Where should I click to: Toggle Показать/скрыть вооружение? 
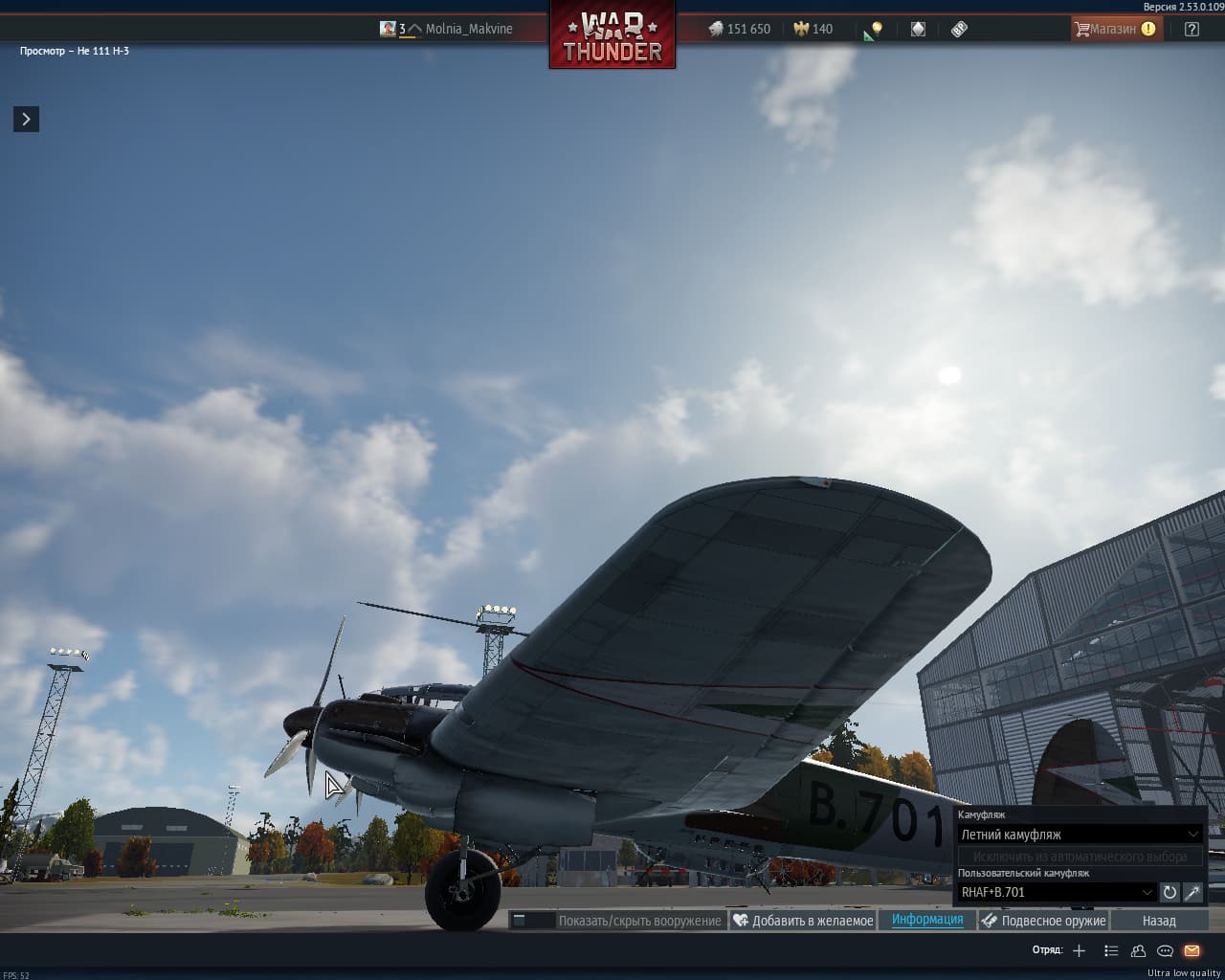pyautogui.click(x=617, y=921)
